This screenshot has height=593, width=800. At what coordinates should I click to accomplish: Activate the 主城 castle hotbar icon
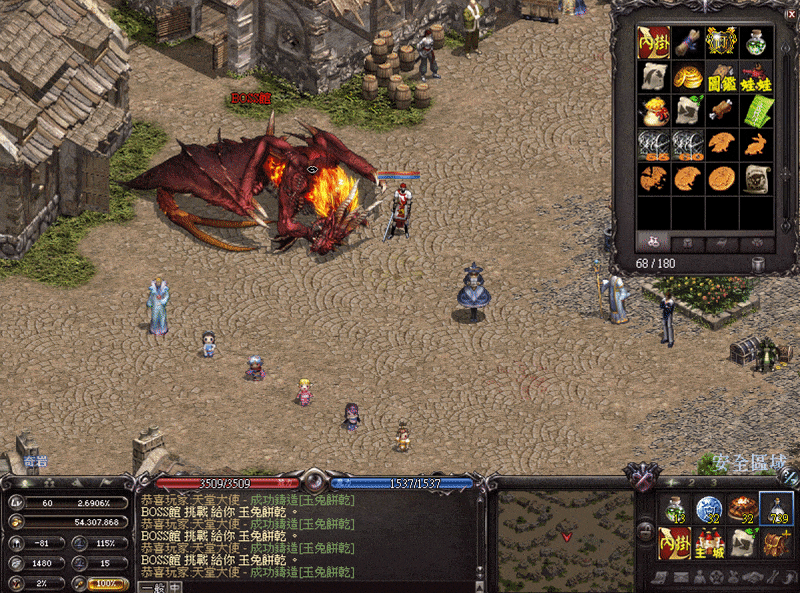point(709,543)
